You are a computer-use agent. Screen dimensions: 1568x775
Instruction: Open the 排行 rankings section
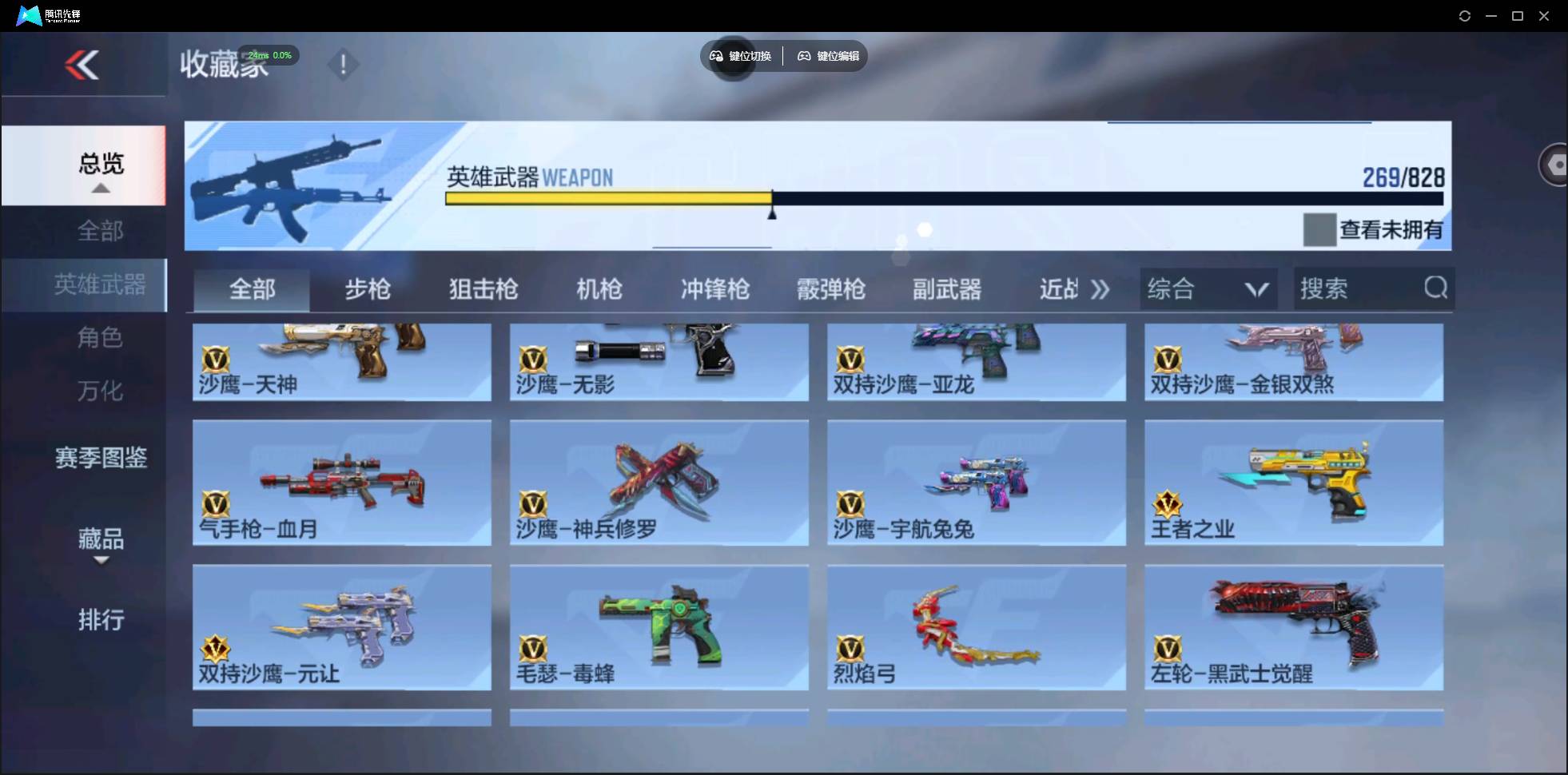click(101, 619)
